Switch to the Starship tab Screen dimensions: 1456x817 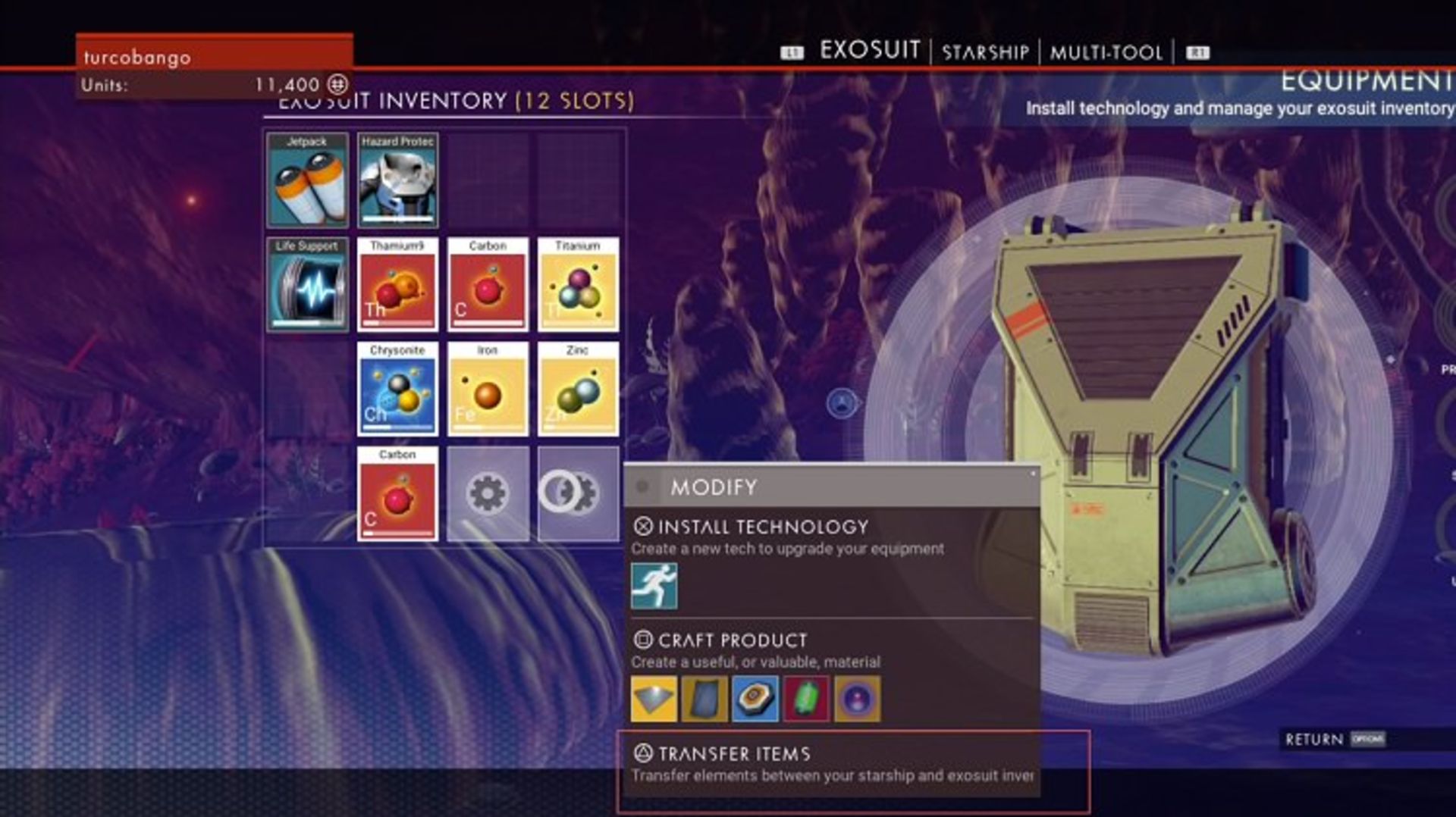(x=985, y=52)
